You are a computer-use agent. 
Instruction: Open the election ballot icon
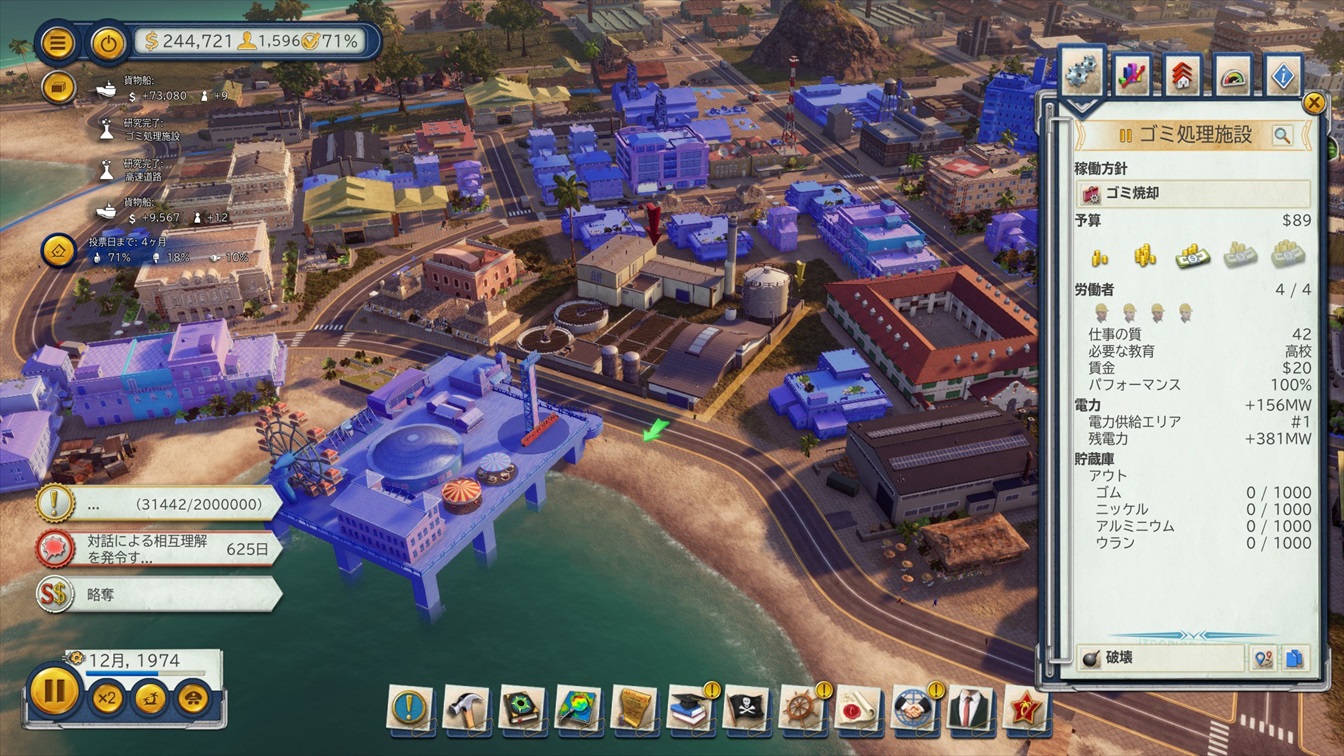point(58,250)
